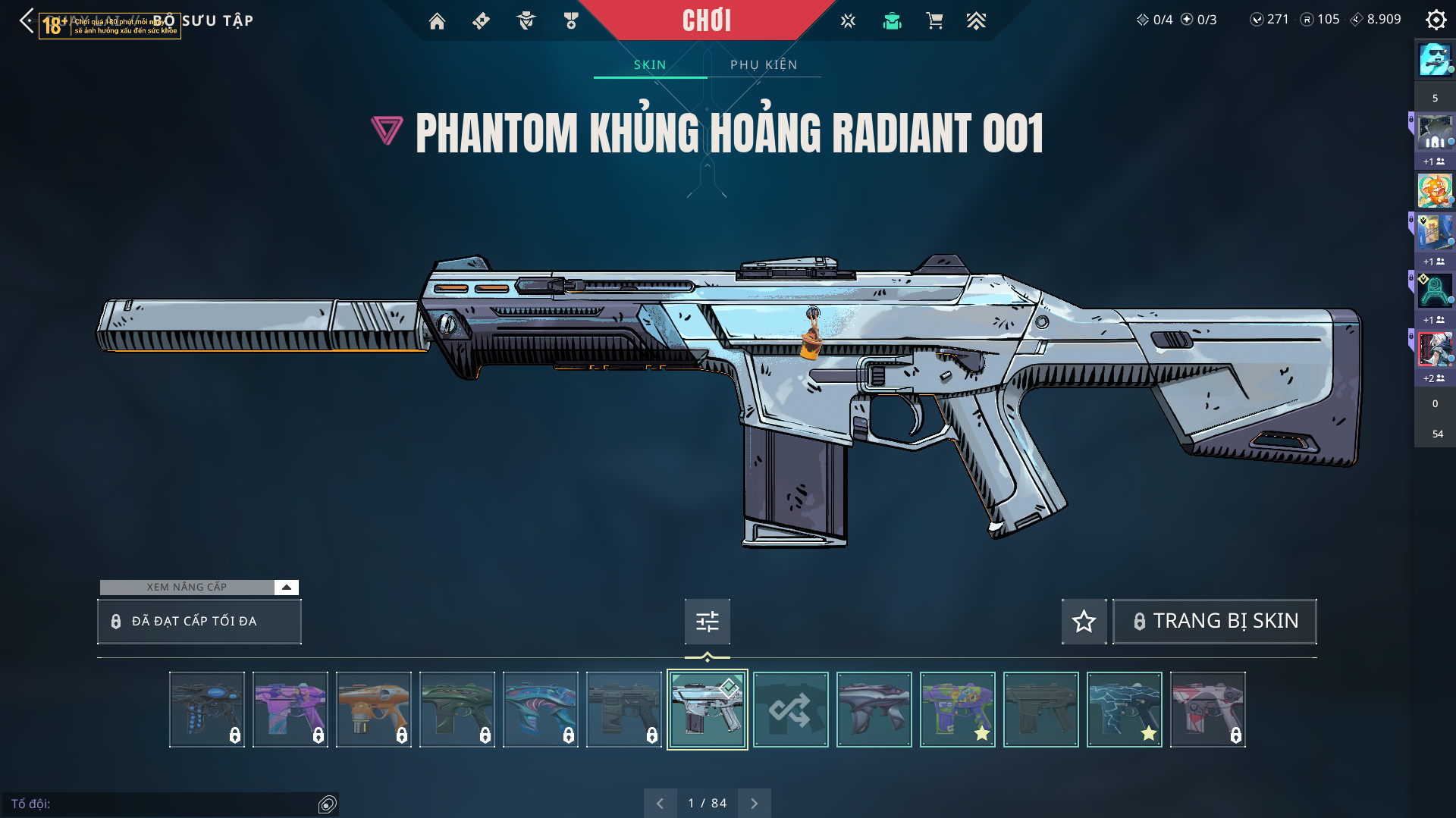Switch to the PHỤ KIỆN tab
The image size is (1456, 818).
coord(764,65)
